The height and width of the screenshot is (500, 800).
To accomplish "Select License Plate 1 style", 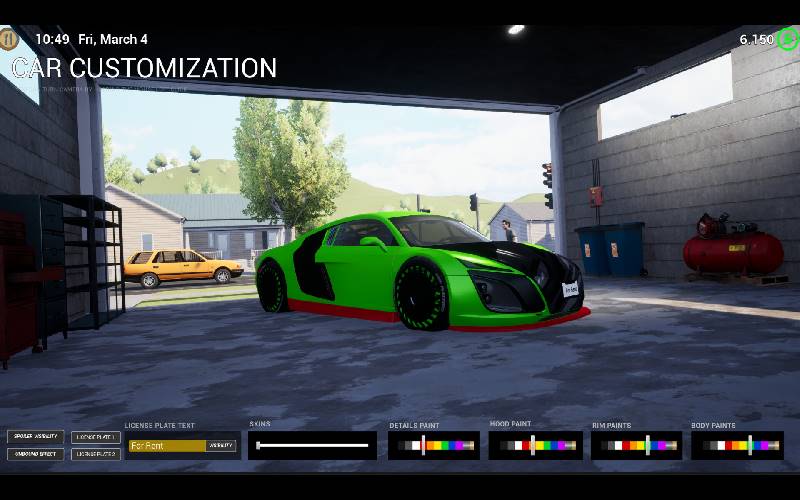I will (97, 437).
